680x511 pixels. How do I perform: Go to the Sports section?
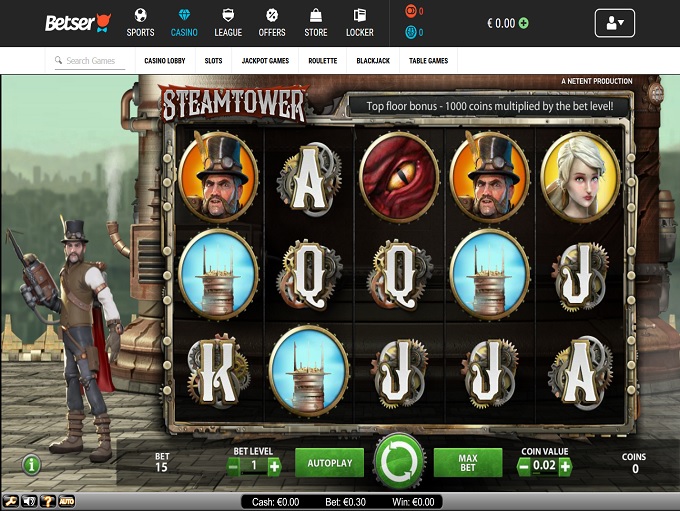pos(140,23)
